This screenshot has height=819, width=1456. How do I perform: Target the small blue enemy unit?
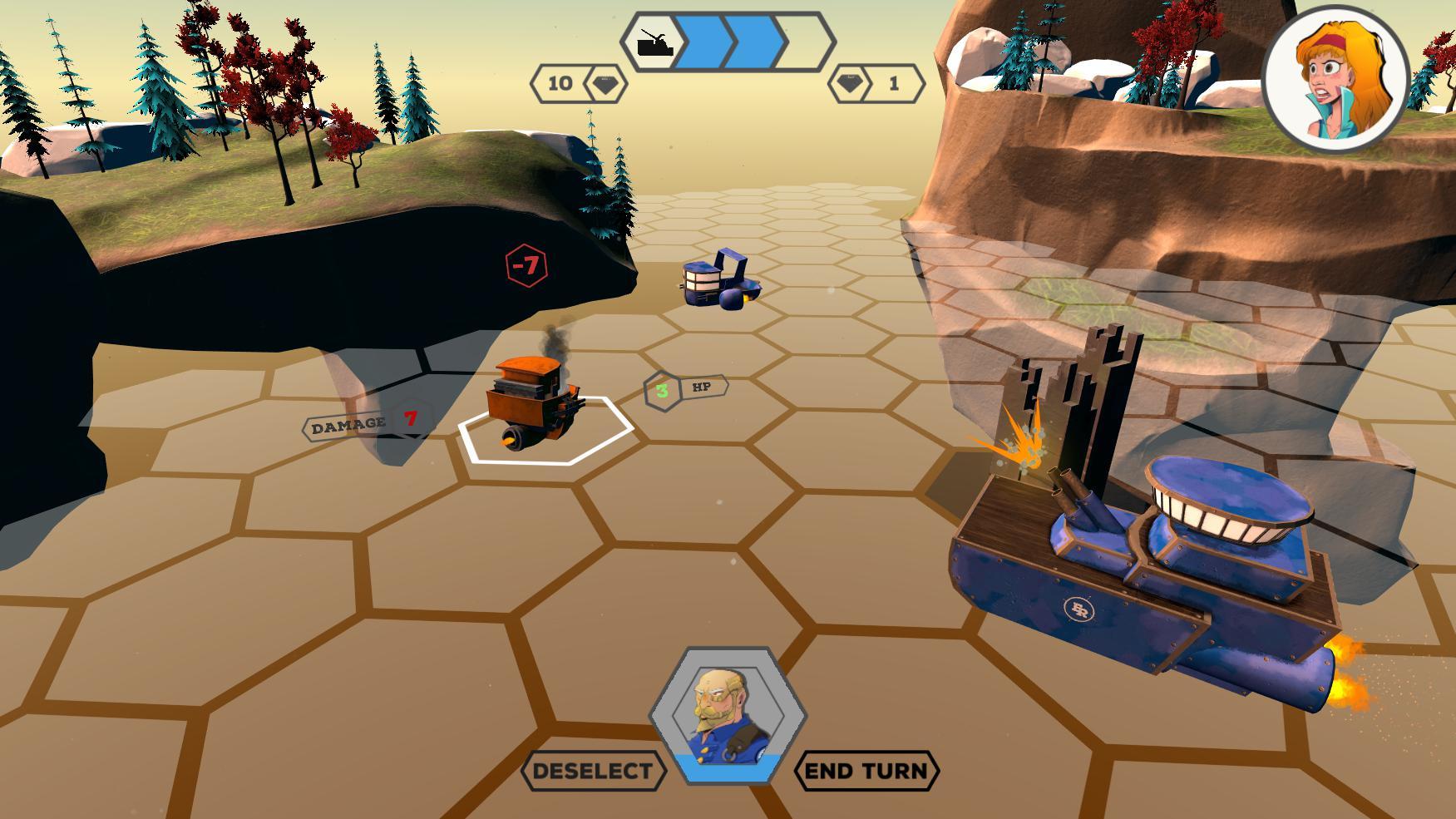717,281
